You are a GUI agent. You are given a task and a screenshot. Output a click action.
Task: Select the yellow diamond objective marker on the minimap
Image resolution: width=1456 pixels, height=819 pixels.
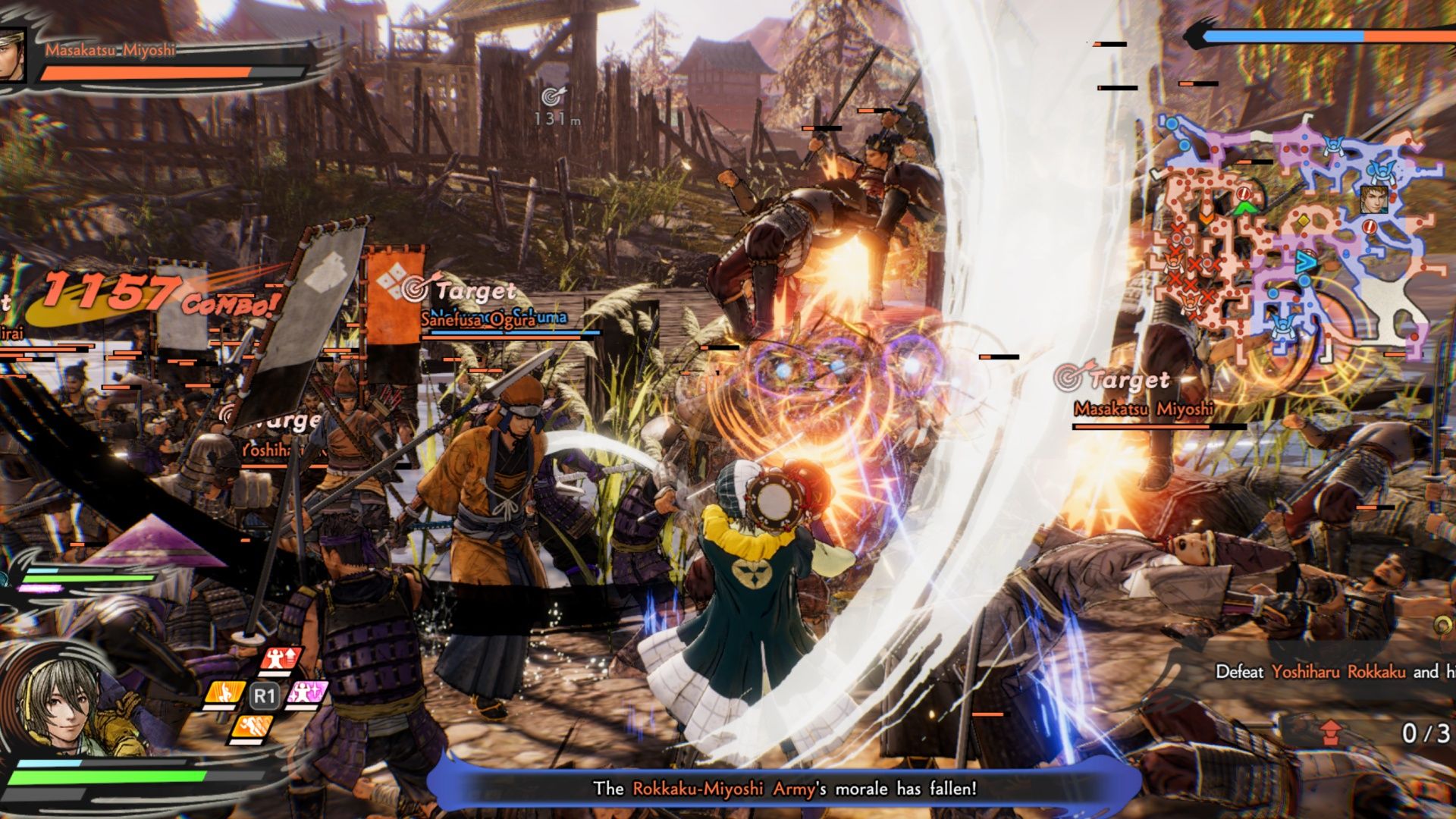[x=1304, y=221]
